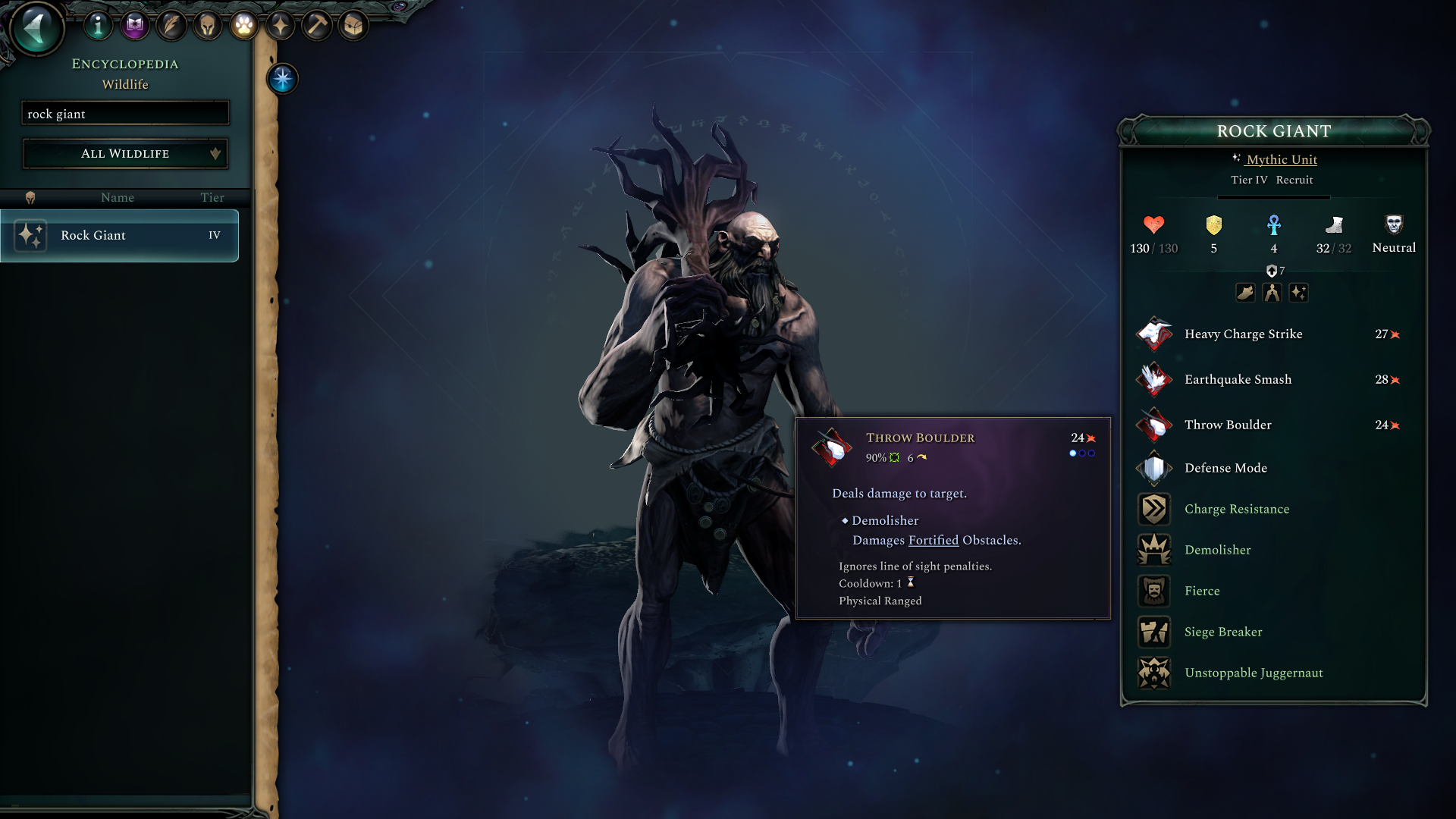Expand the Tier column sorting
This screenshot has width=1456, height=819.
[212, 197]
